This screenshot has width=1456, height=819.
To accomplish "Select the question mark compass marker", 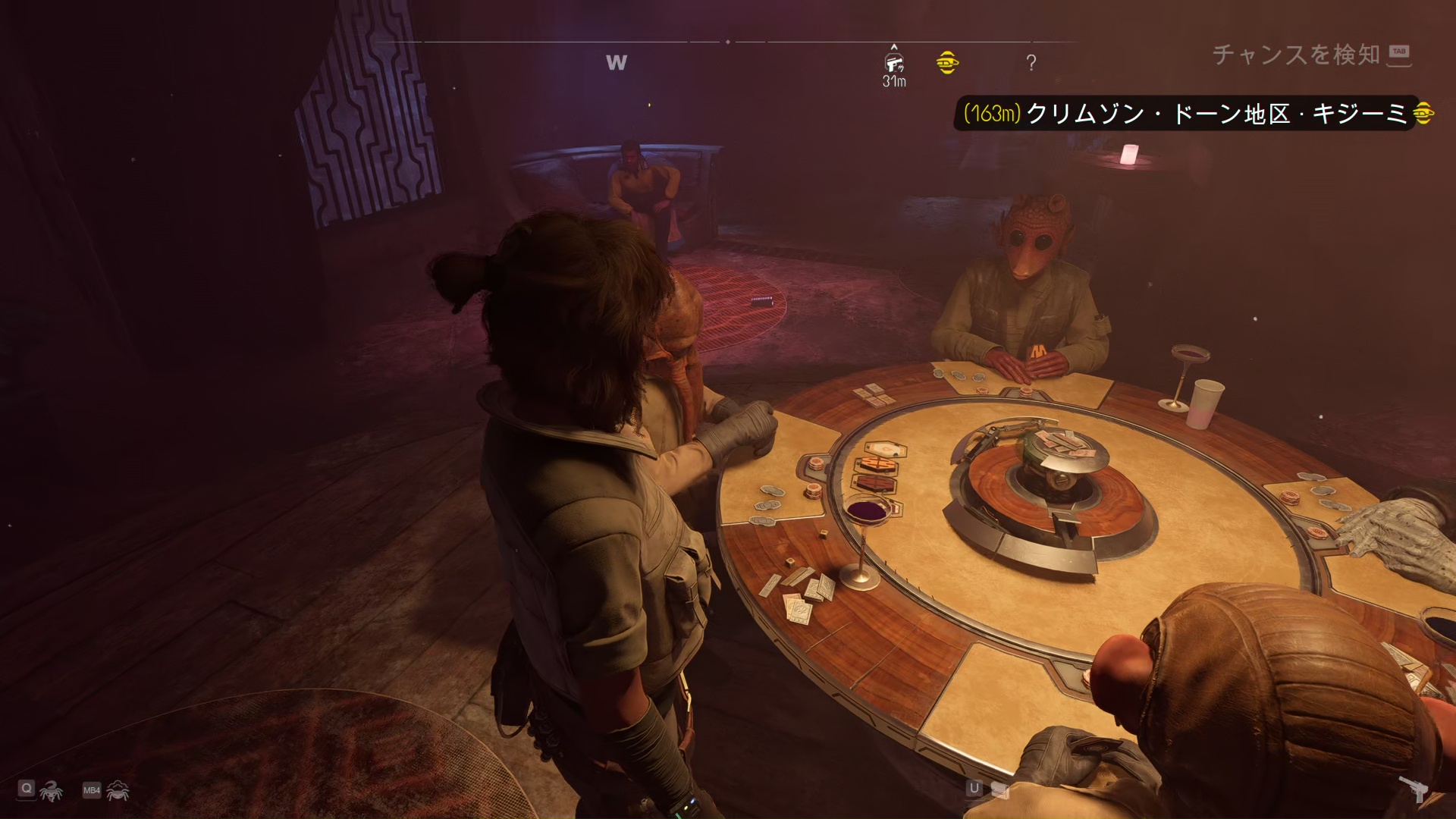I will (x=1031, y=63).
